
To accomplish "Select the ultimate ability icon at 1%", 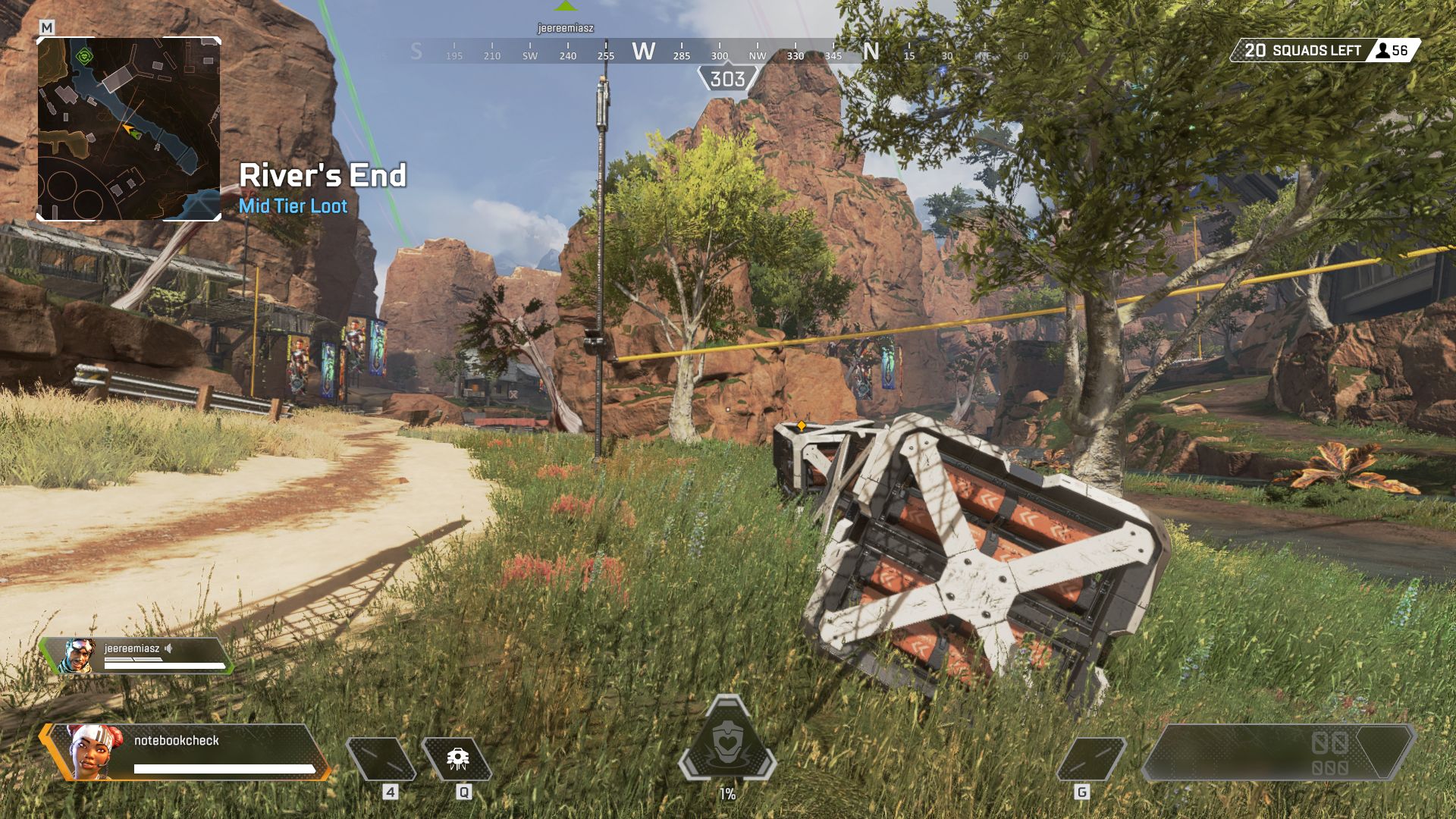I will point(727,740).
